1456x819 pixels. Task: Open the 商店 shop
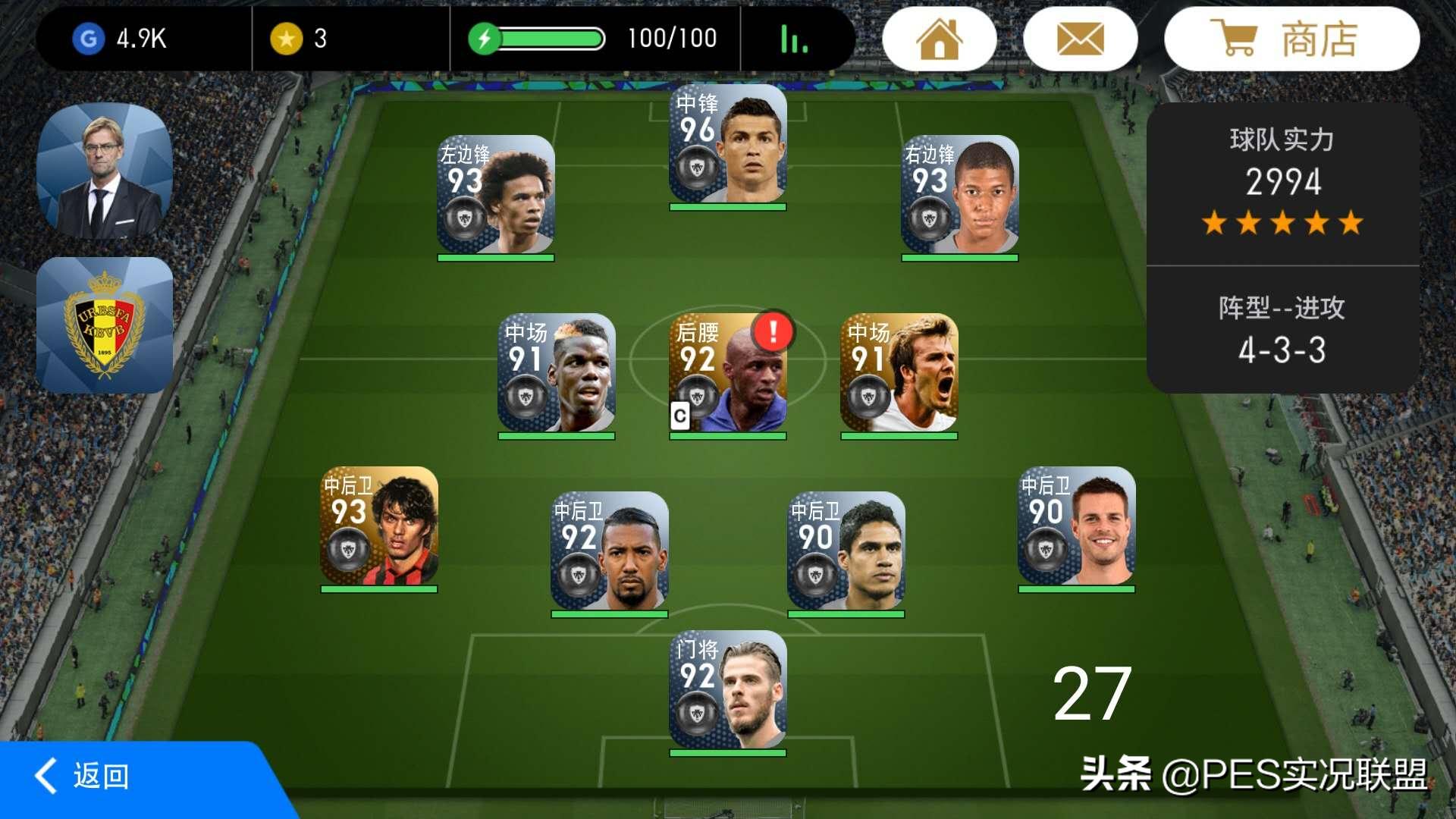coord(1291,39)
